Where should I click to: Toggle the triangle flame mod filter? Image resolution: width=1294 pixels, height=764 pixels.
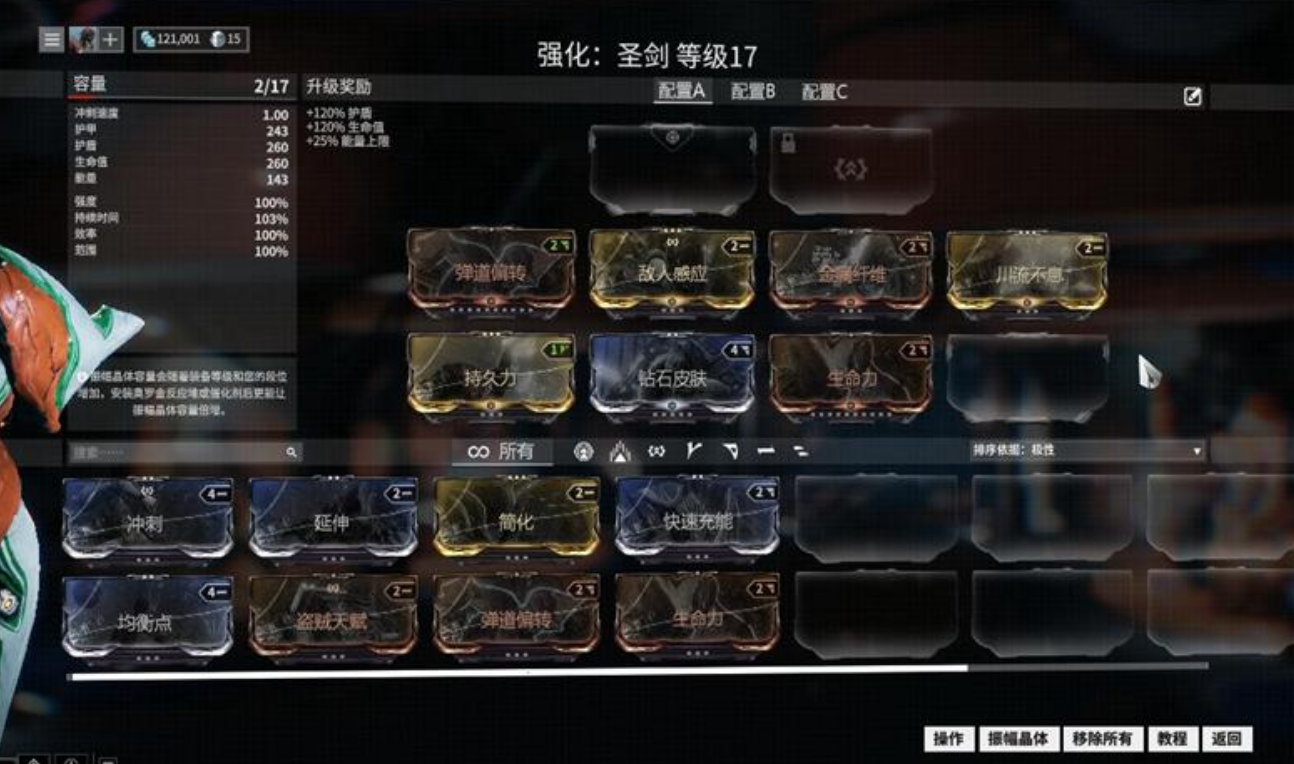pos(621,450)
